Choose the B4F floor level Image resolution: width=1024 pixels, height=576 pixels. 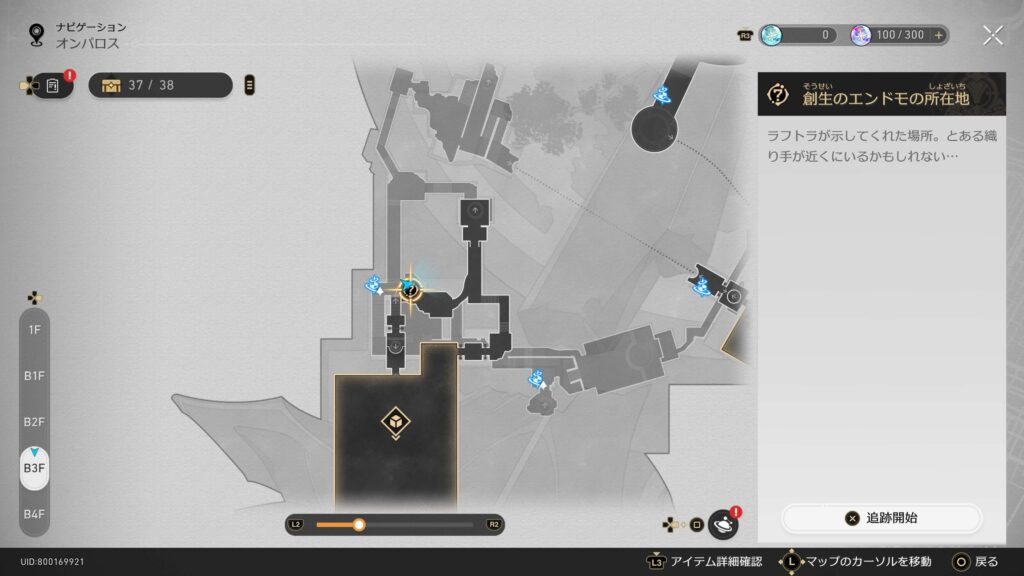(34, 513)
